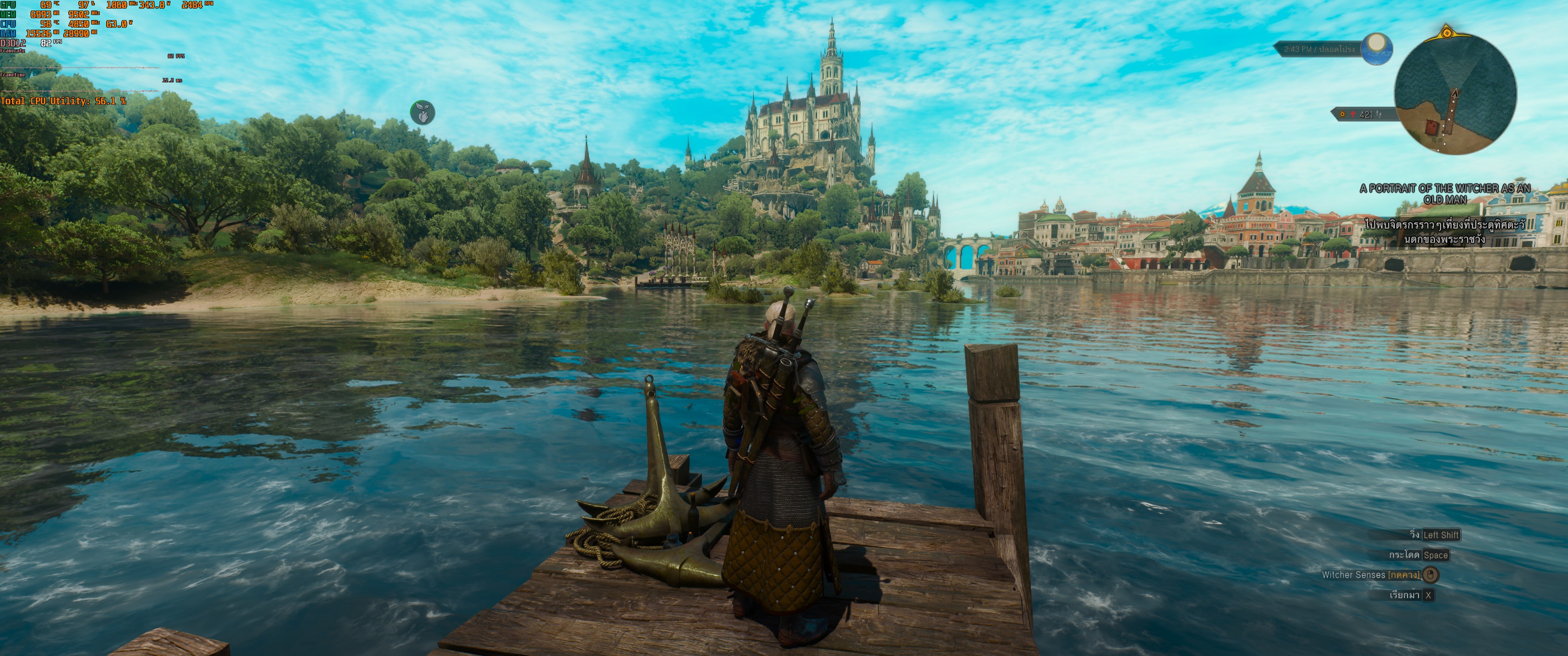The image size is (1568, 656).
Task: Select the red building marker on the minimap
Action: pyautogui.click(x=1431, y=127)
